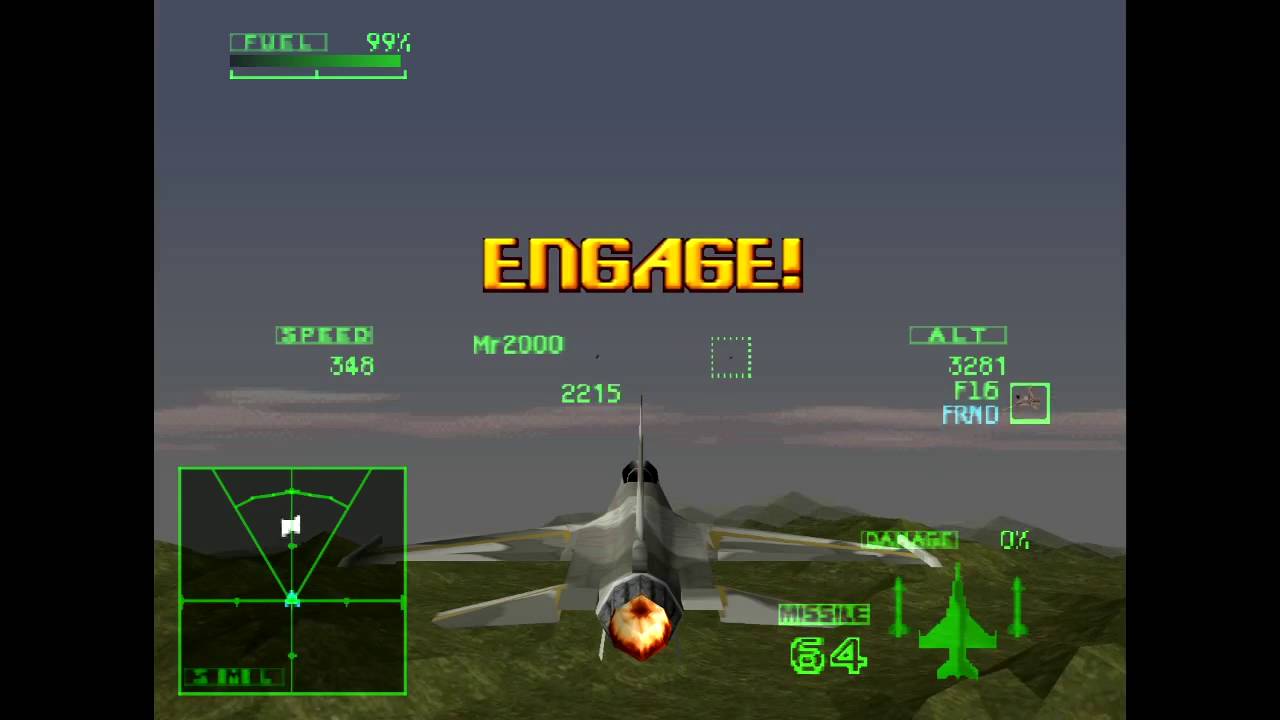The width and height of the screenshot is (1280, 720).
Task: Click the dotted target lock box
Action: pyautogui.click(x=731, y=357)
